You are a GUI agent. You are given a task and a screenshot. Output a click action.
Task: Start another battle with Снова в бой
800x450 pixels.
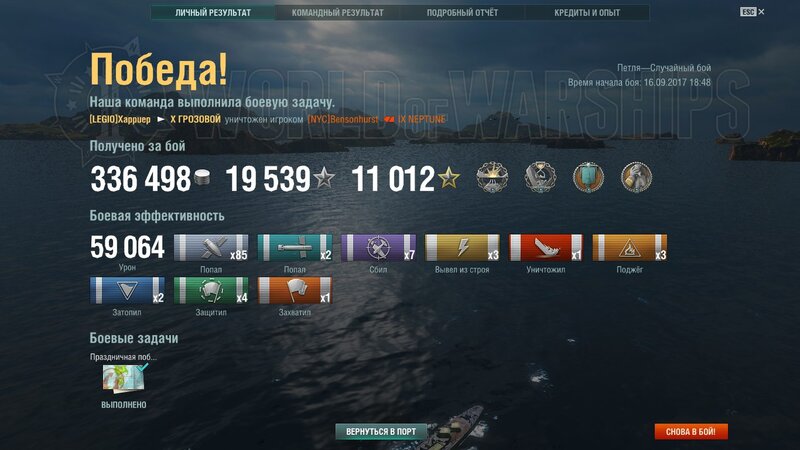point(691,432)
